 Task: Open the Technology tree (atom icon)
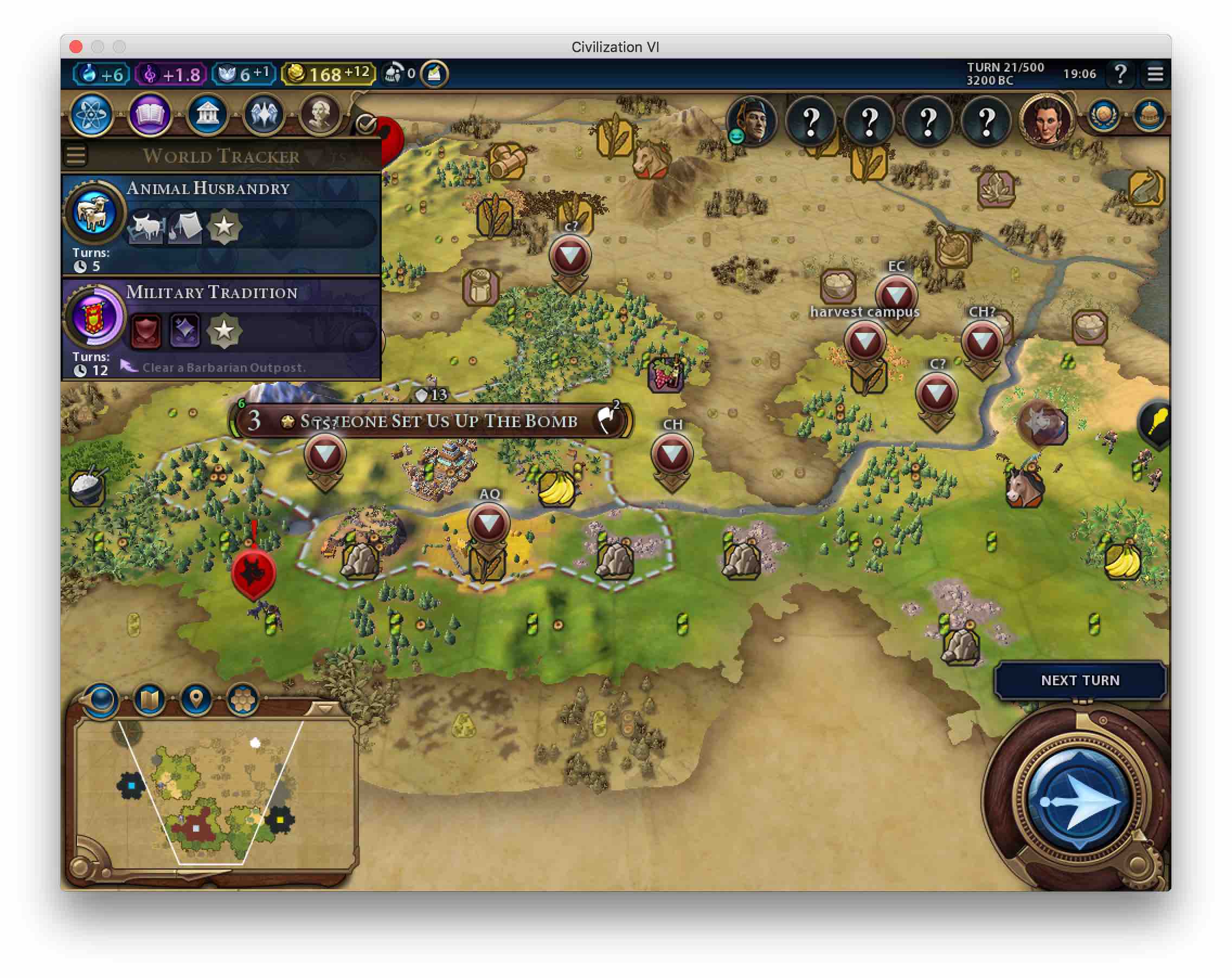(92, 115)
